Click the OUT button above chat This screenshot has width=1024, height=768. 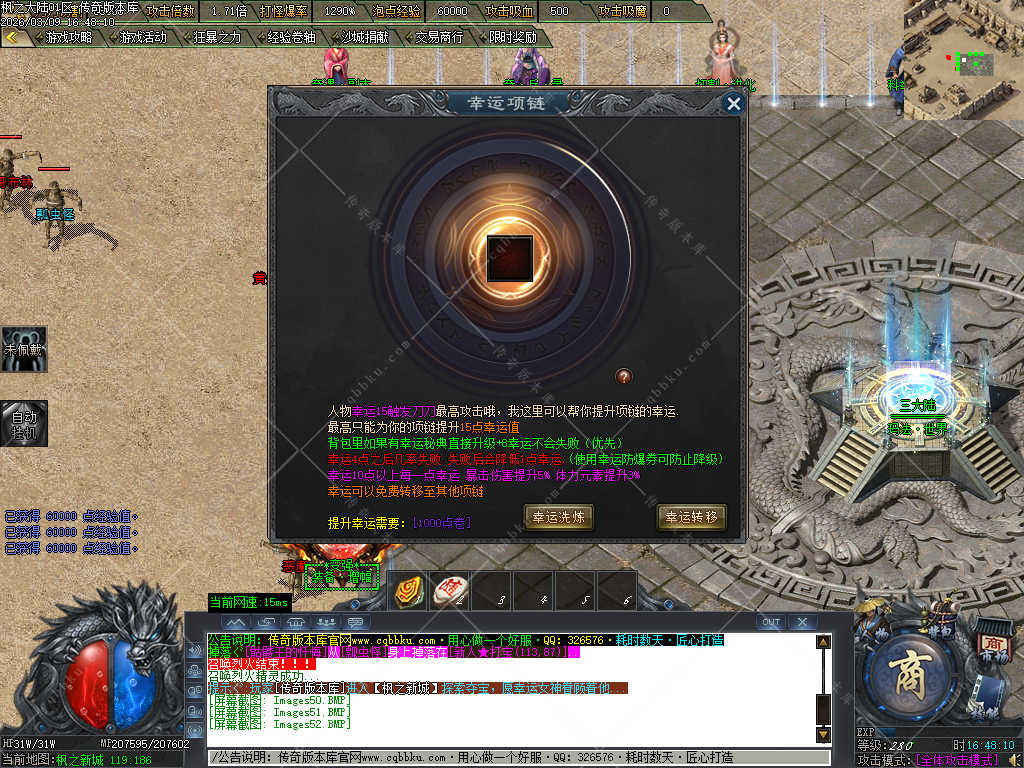pos(770,622)
